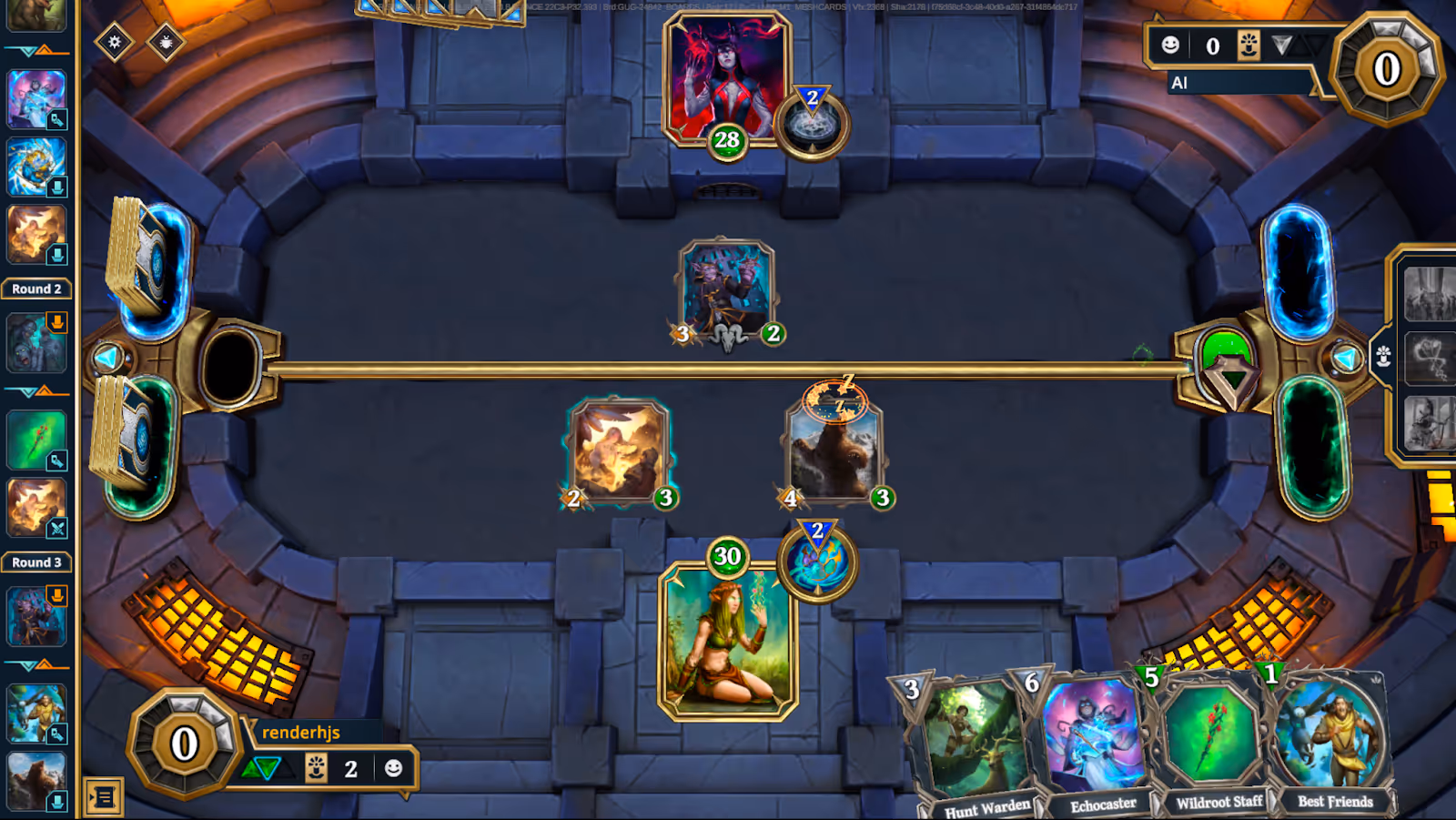
Task: Click the renderhjs player name
Action: point(300,733)
